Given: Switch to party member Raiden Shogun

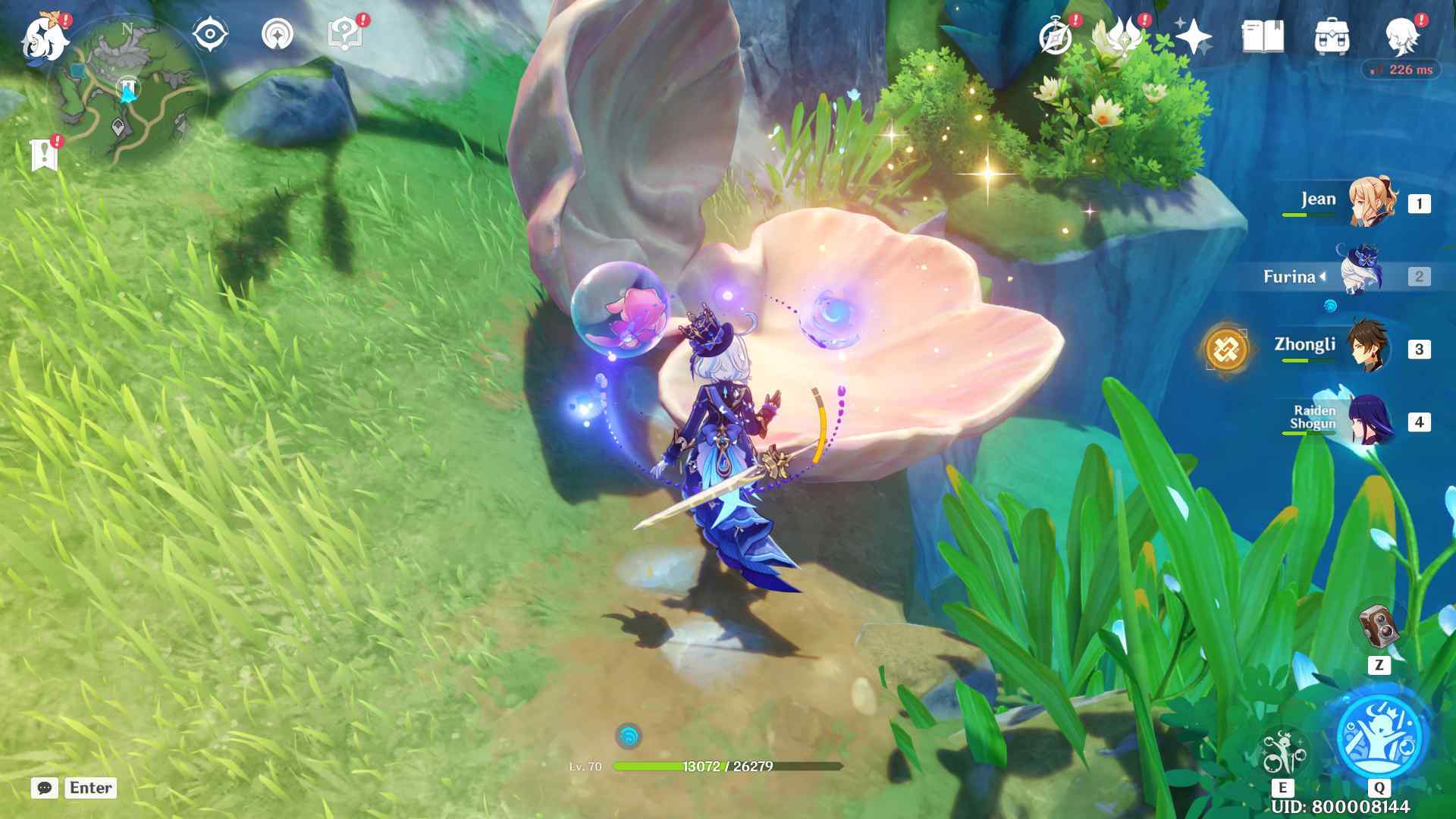Looking at the screenshot, I should [1370, 421].
